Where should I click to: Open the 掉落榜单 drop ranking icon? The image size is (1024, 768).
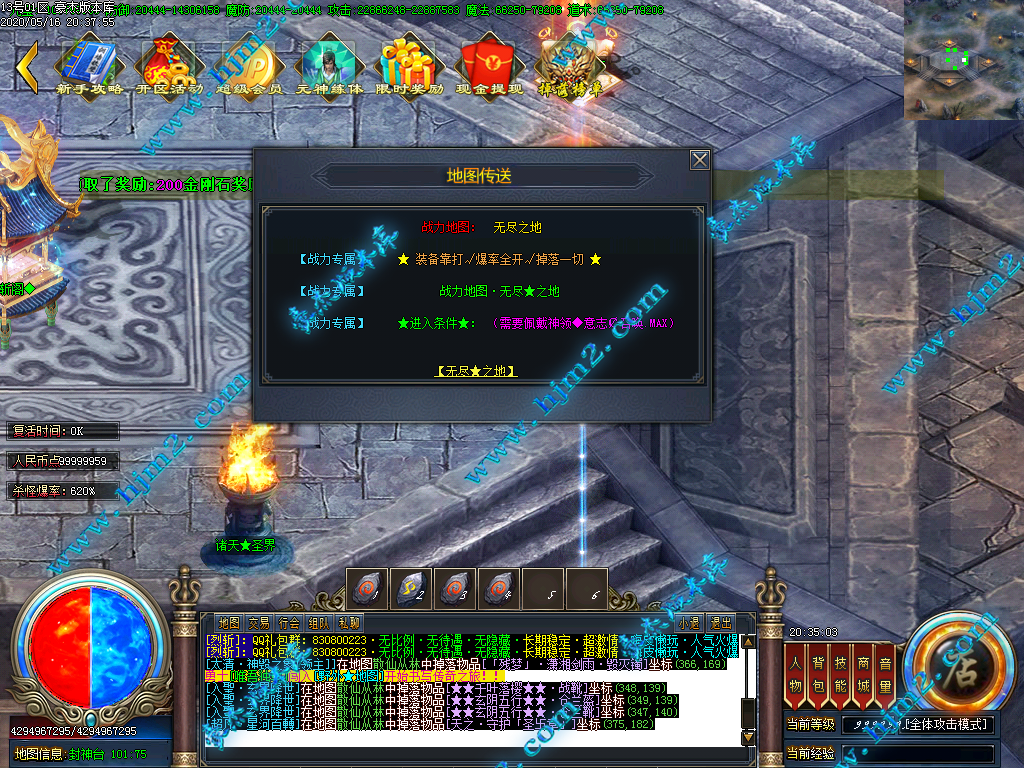tap(570, 65)
